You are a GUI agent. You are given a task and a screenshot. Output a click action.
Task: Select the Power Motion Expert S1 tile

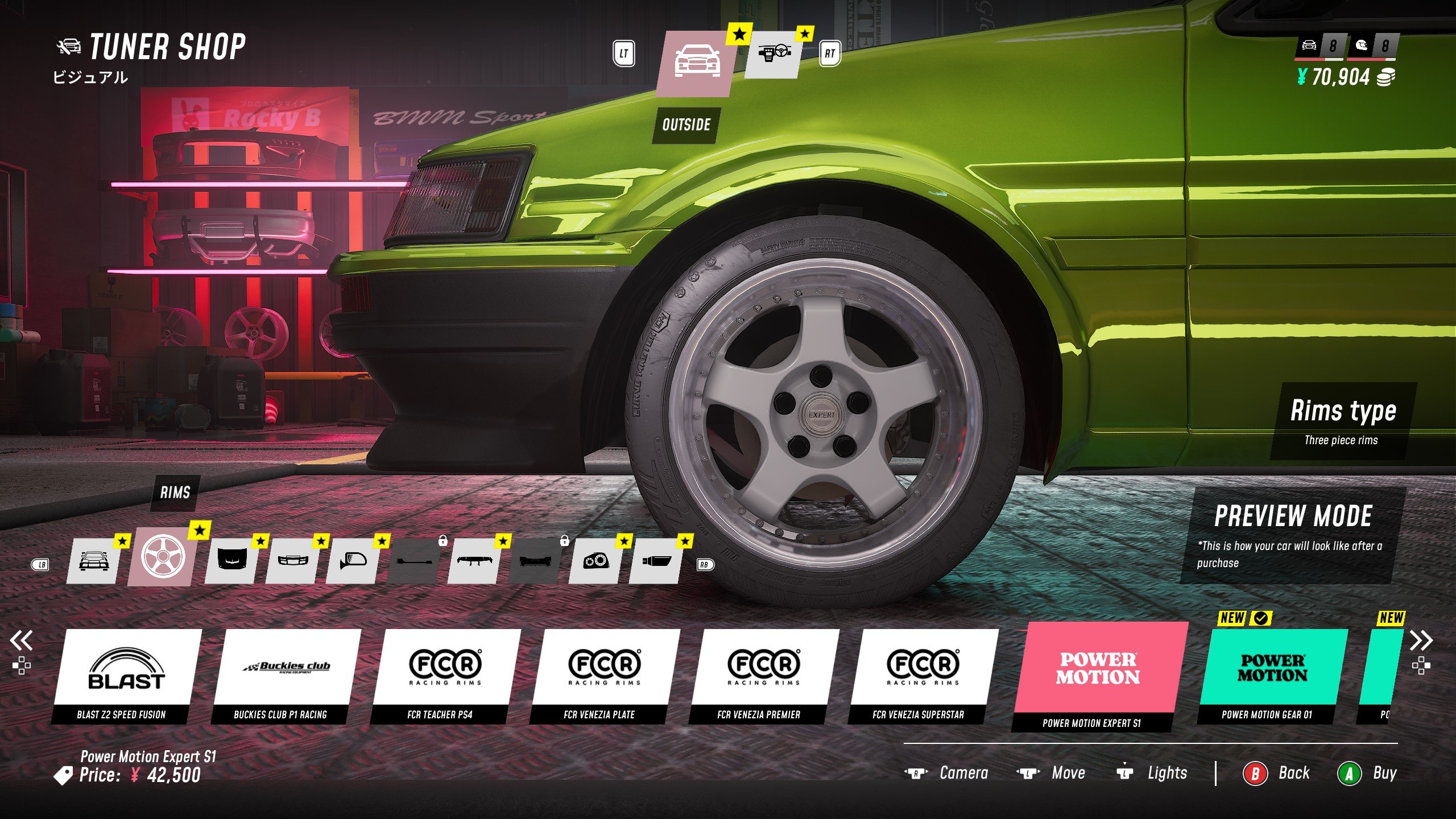click(x=1099, y=675)
